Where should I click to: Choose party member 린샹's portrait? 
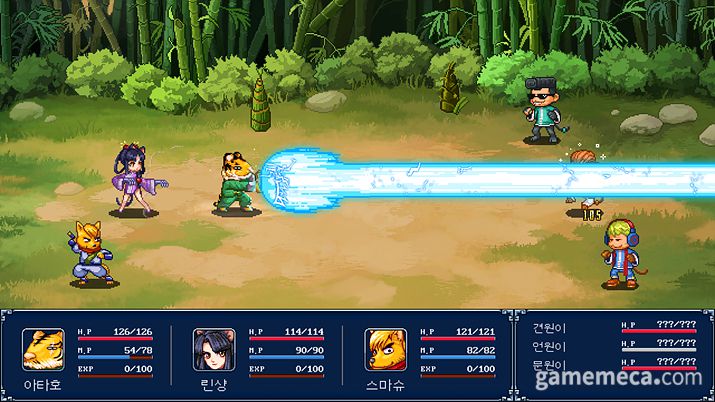tap(213, 349)
